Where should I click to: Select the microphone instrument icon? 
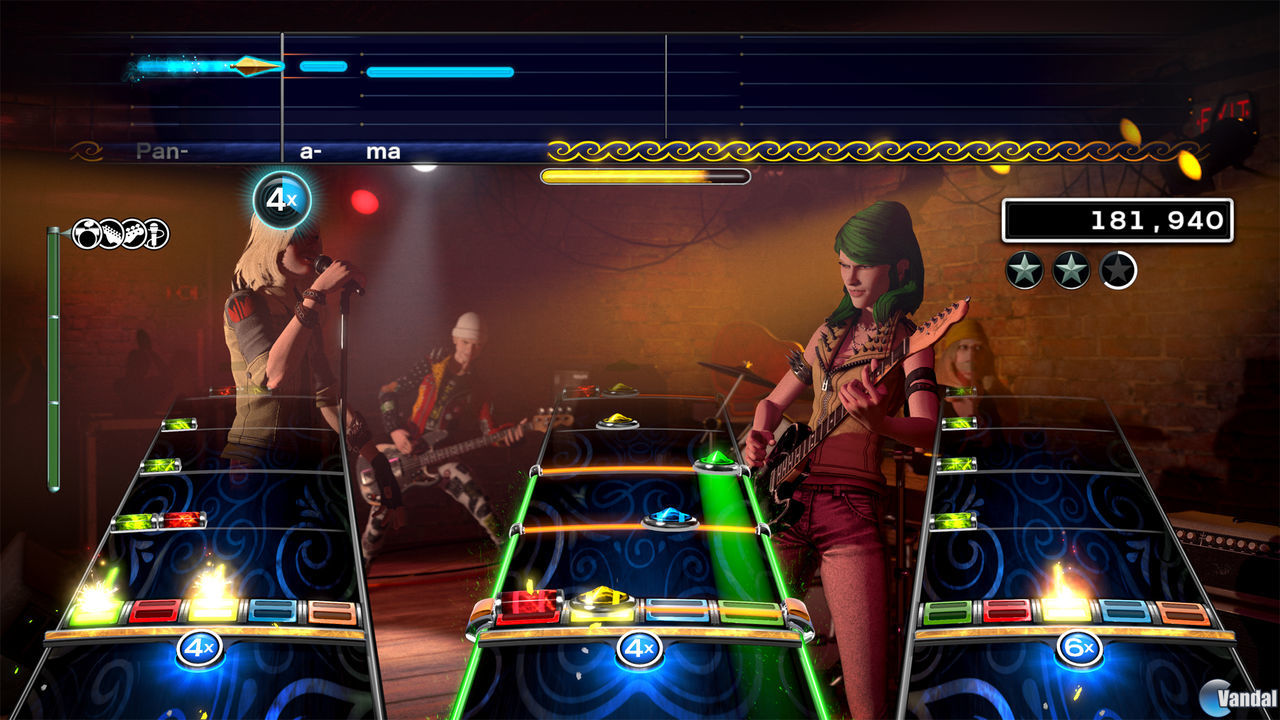coord(155,233)
